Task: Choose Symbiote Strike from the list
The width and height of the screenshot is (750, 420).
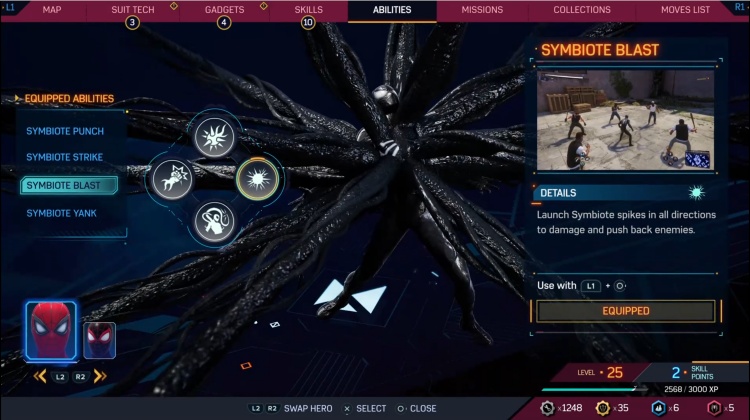Action: [x=65, y=158]
